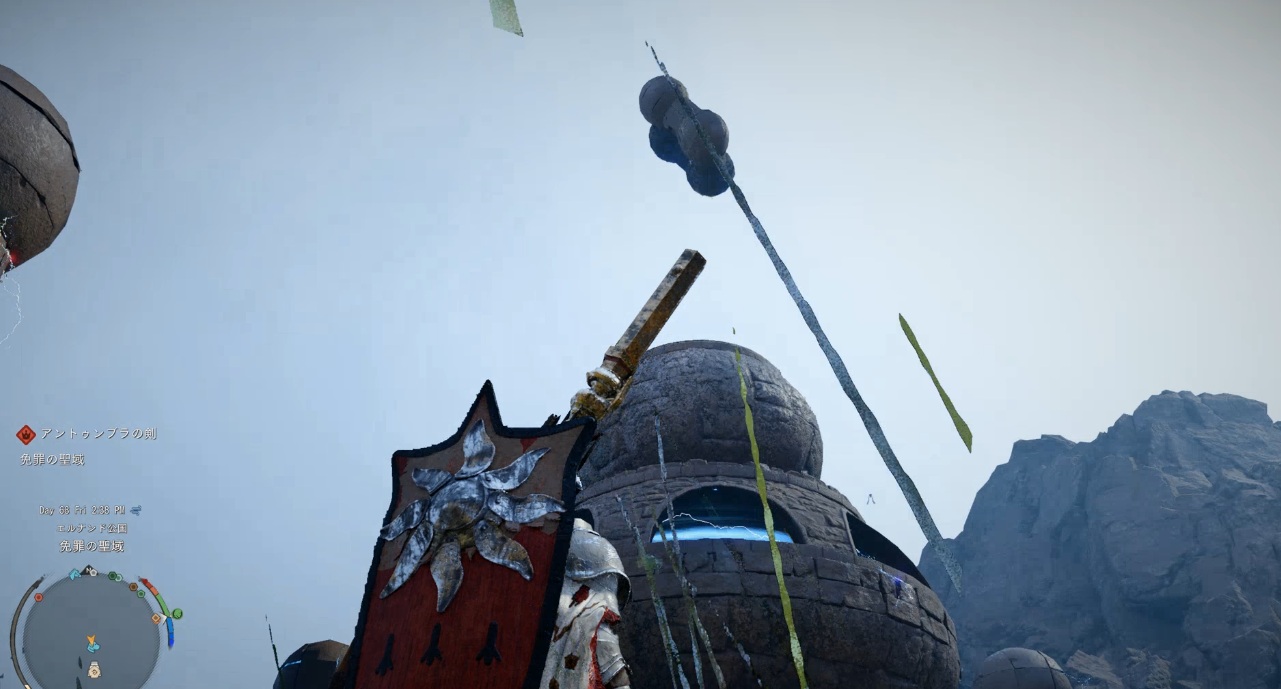The width and height of the screenshot is (1281, 689).
Task: Select the アントゥンブラの剣 quest tracker
Action: click(x=98, y=434)
